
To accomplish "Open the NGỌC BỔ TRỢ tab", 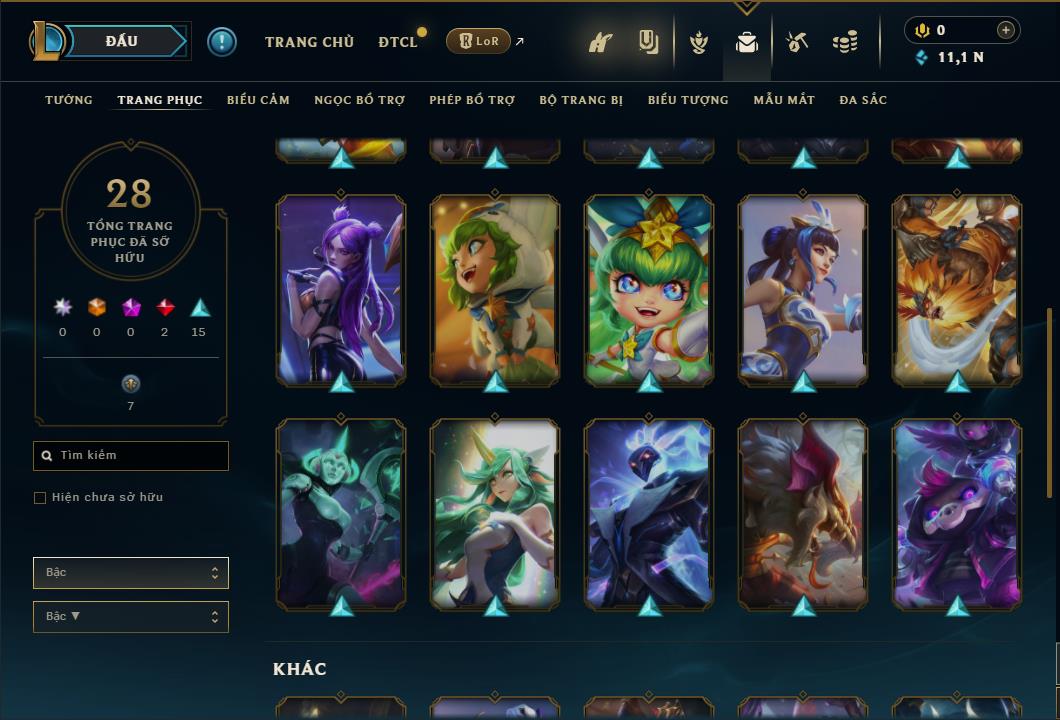I will [x=359, y=100].
